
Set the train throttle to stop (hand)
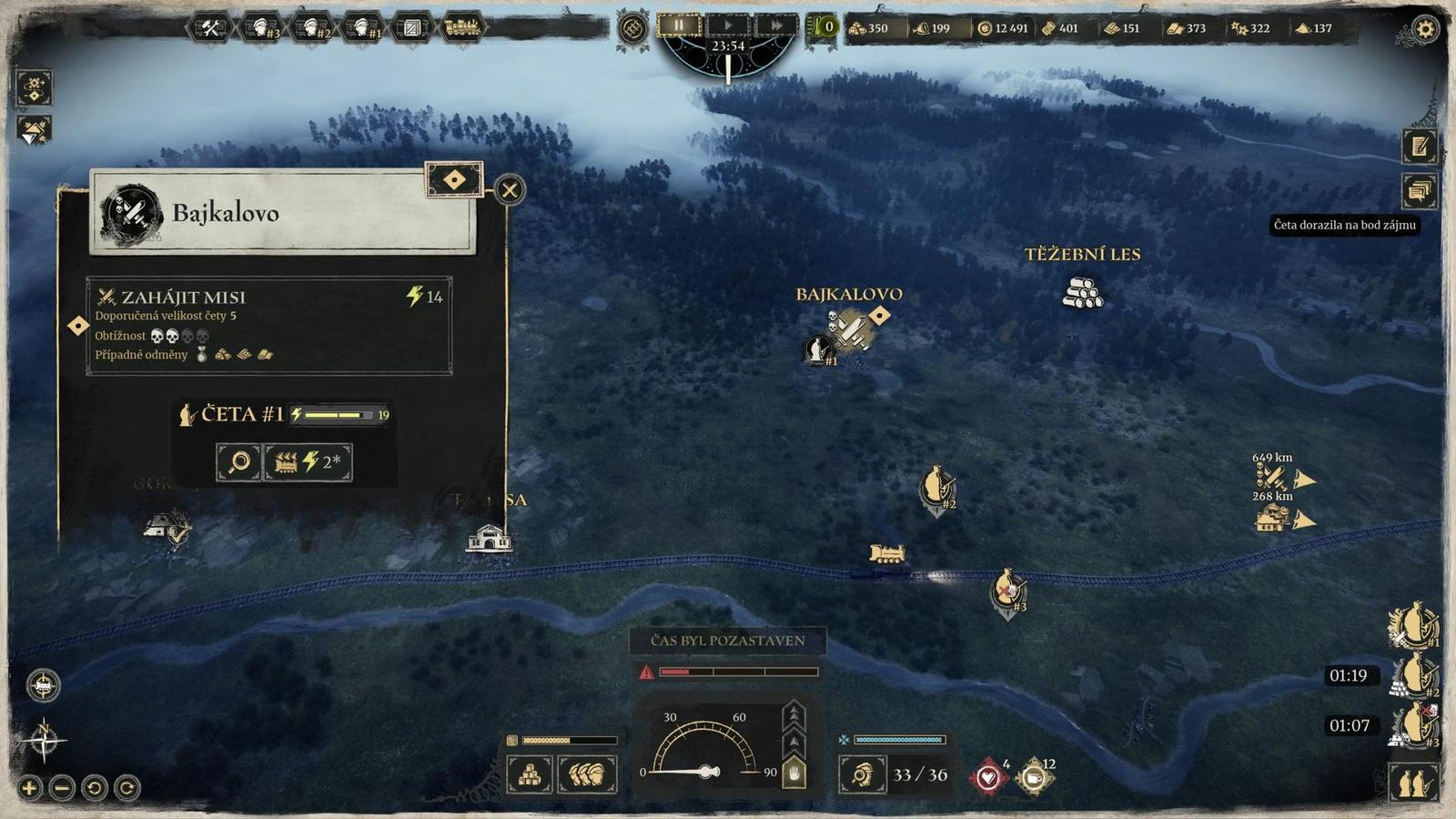[794, 774]
